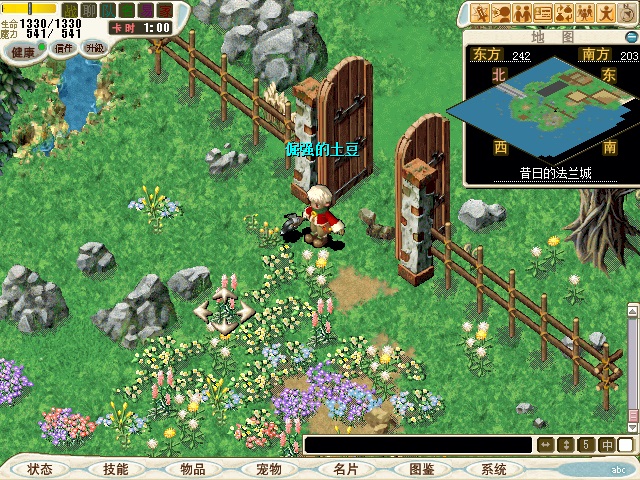
Task: Open the 宠物 pet menu
Action: coord(268,469)
